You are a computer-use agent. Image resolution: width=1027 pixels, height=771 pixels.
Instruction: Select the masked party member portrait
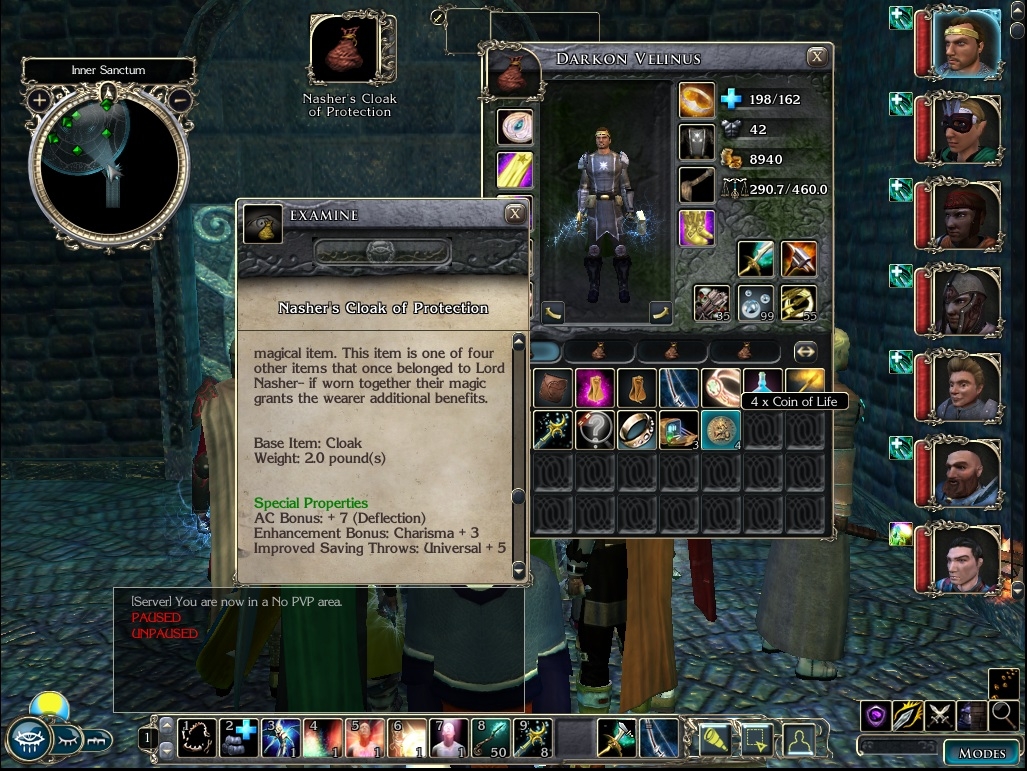click(x=967, y=129)
